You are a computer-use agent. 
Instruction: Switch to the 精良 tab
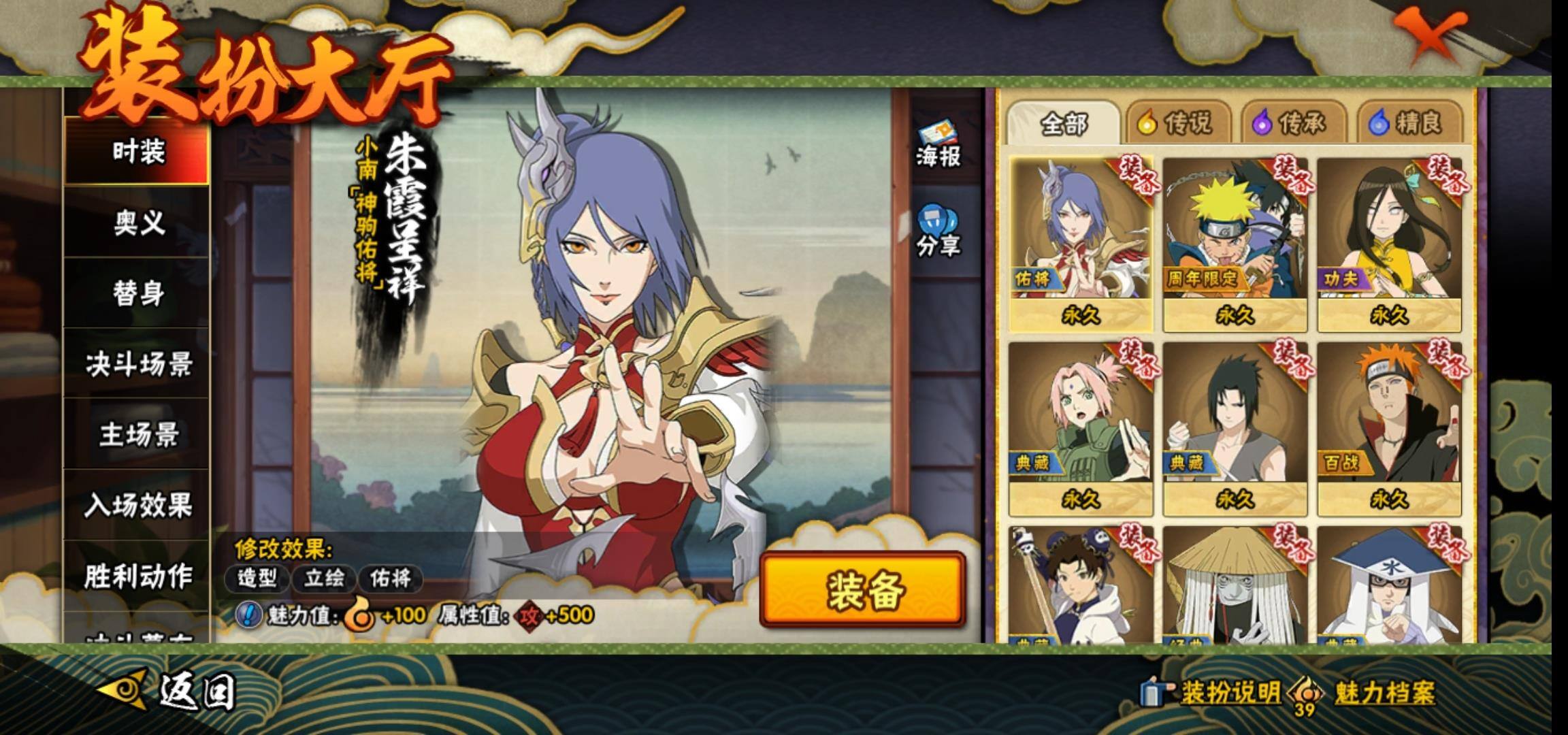click(x=1409, y=123)
